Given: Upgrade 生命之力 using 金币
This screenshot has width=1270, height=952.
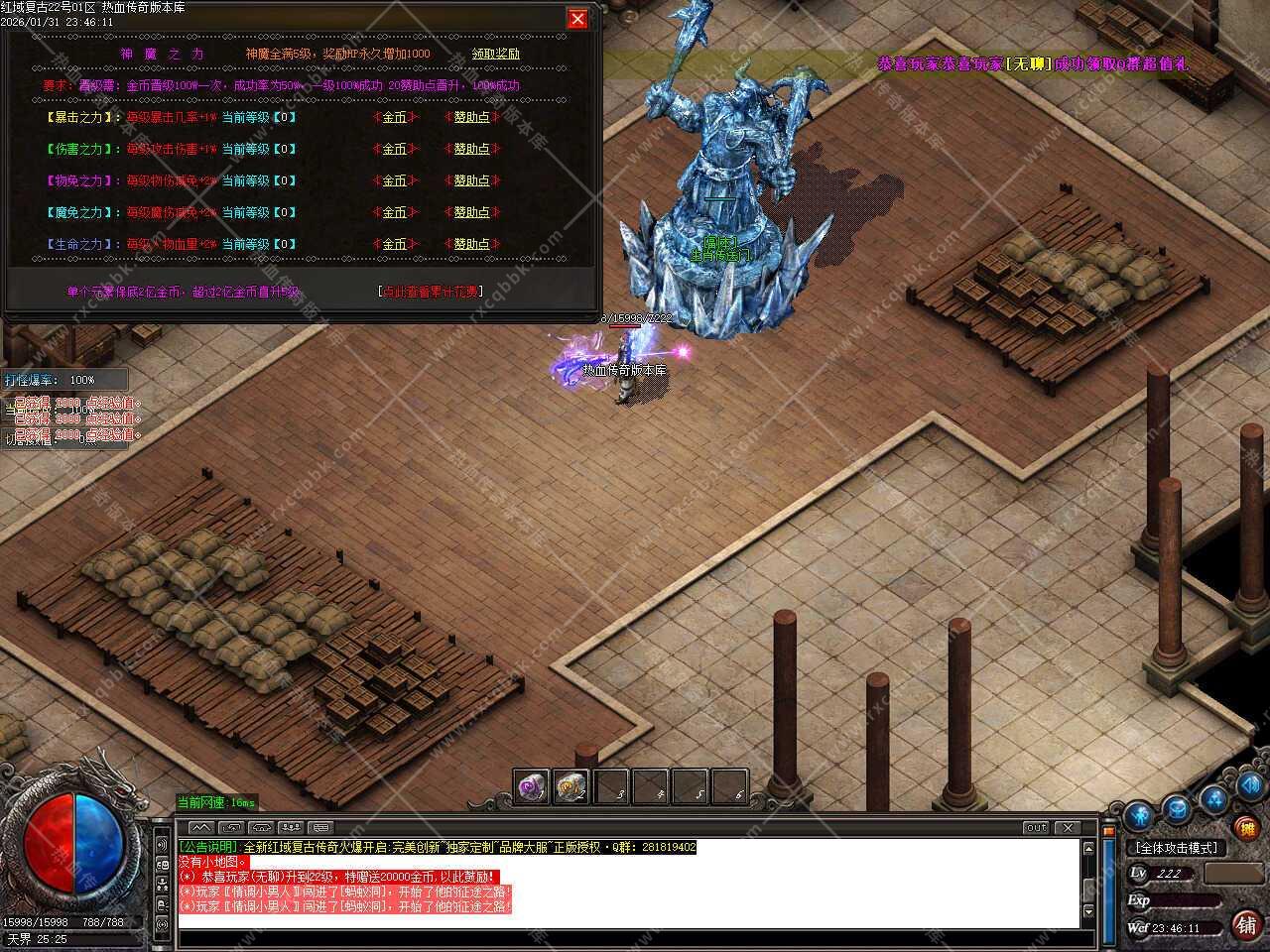Looking at the screenshot, I should click(395, 244).
